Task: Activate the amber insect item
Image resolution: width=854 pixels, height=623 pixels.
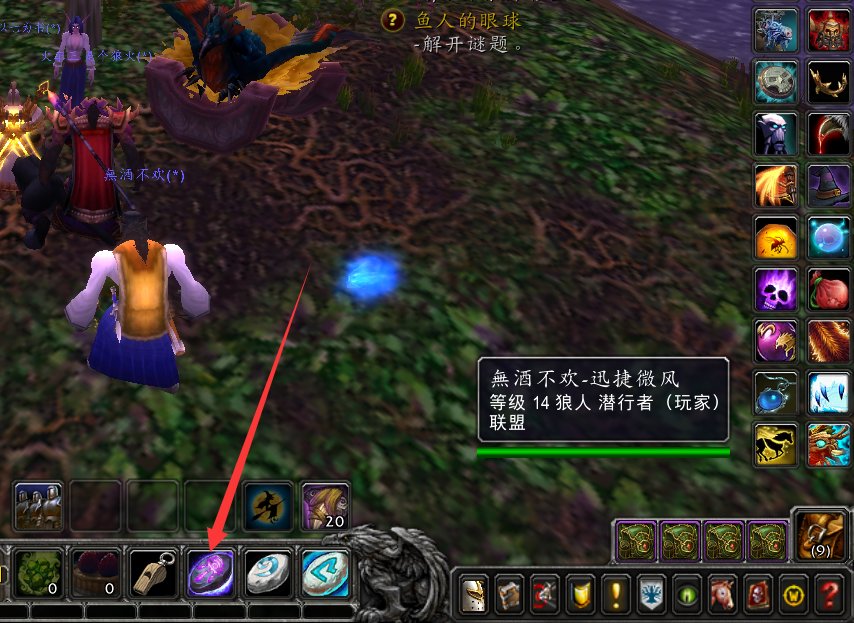Action: point(776,238)
